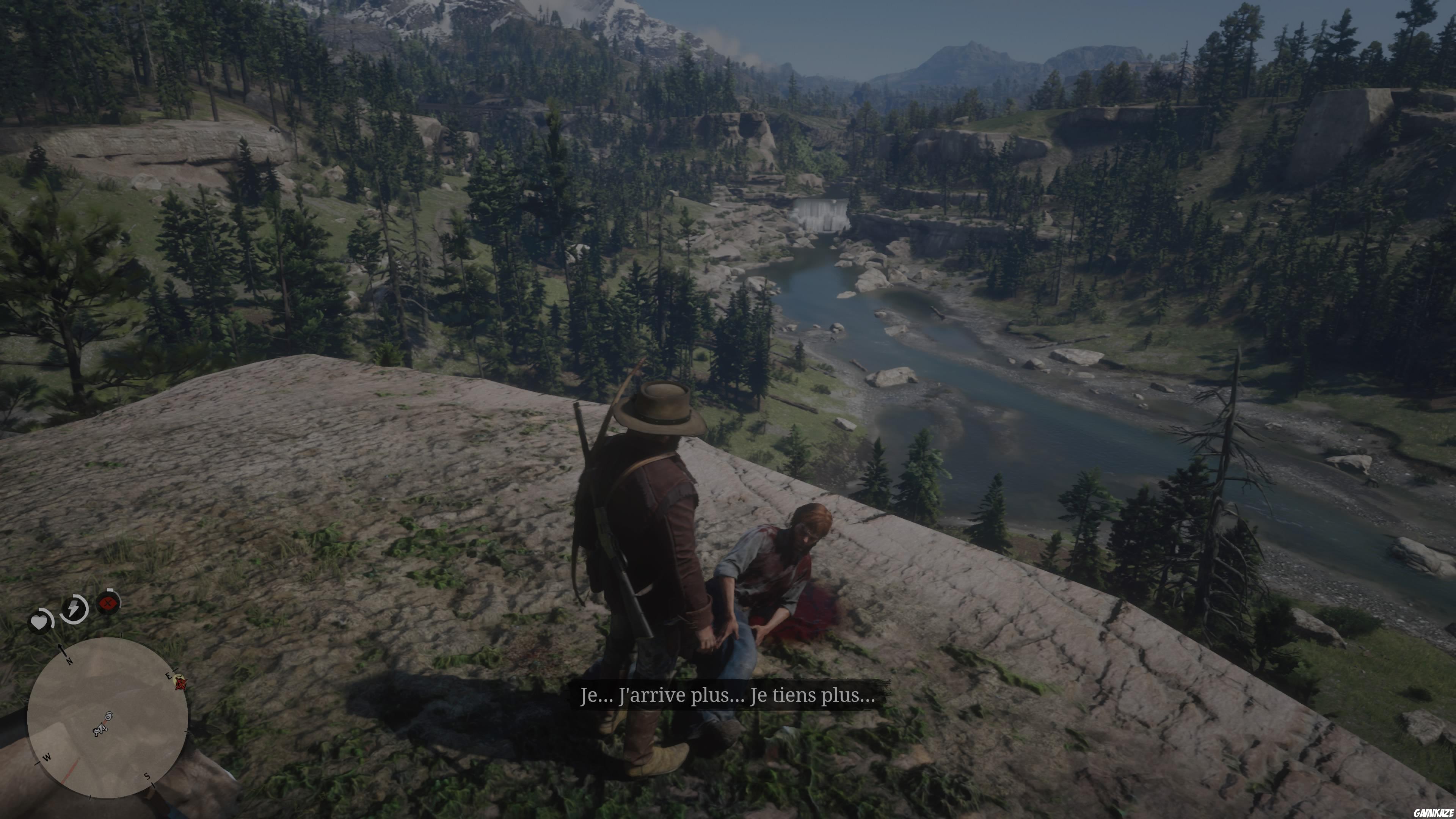The width and height of the screenshot is (1456, 819).
Task: Click the W compass letter on the minimap
Action: point(46,758)
